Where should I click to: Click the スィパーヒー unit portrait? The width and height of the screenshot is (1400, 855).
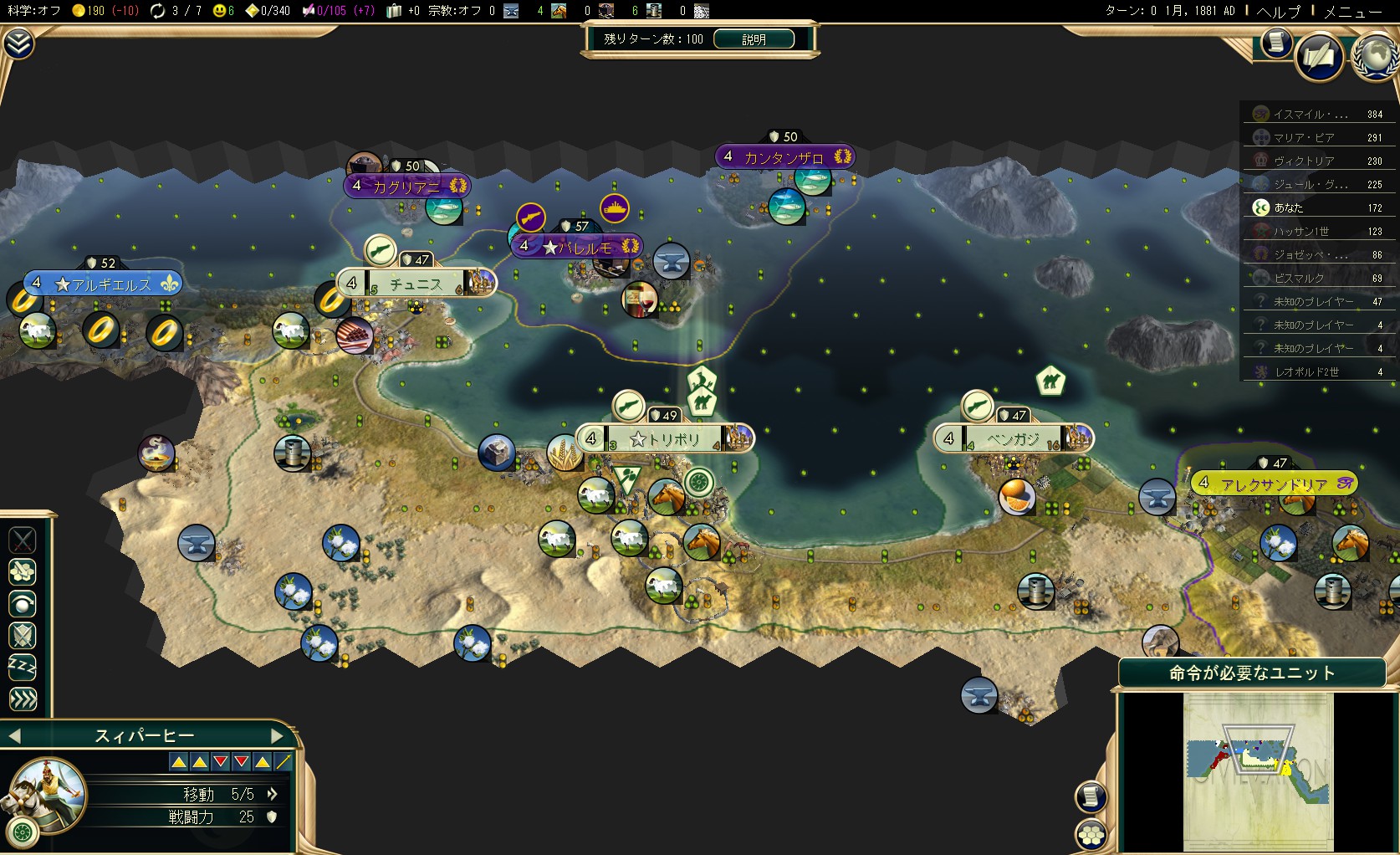pos(46,791)
